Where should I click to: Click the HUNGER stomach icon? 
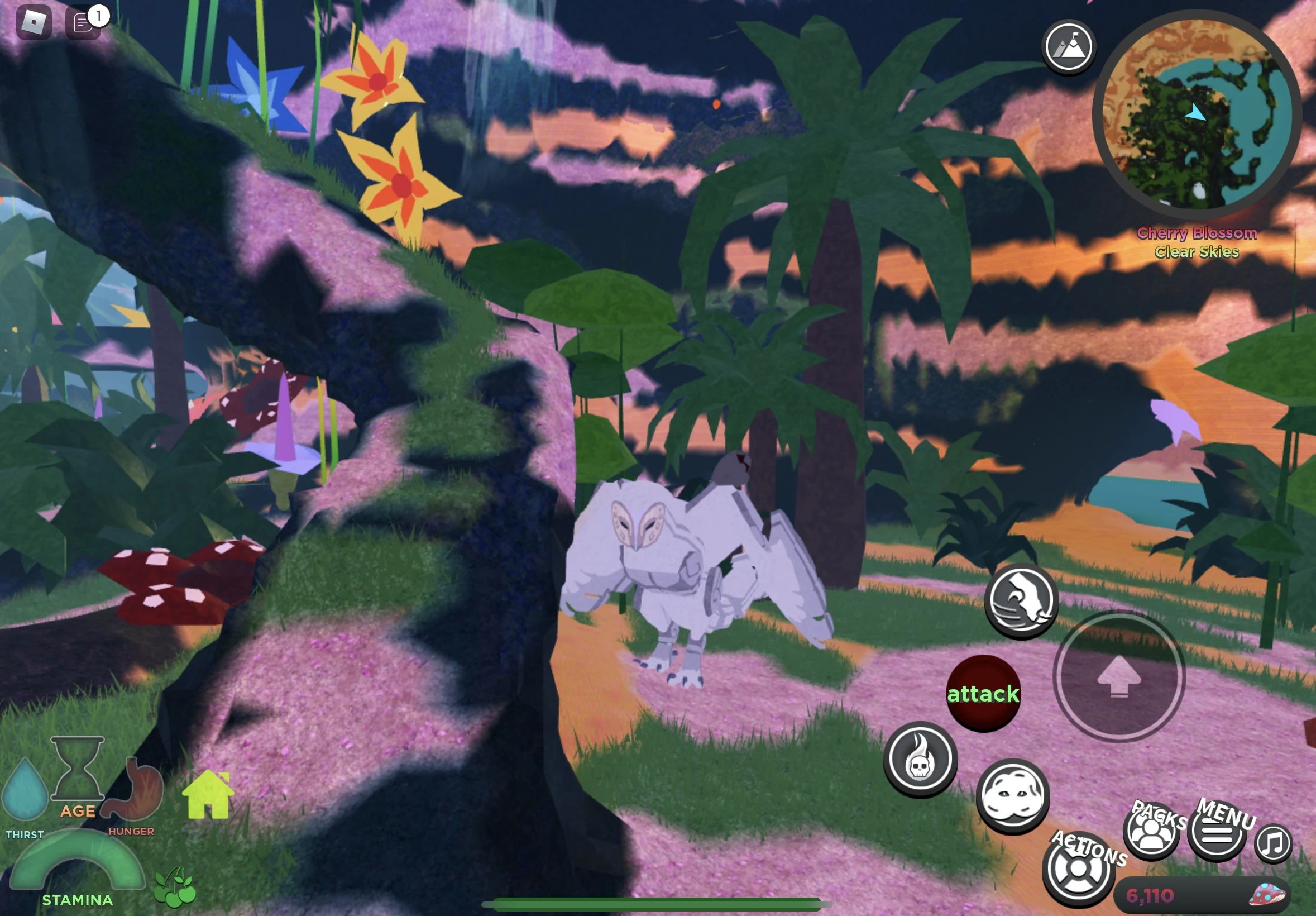(x=131, y=789)
